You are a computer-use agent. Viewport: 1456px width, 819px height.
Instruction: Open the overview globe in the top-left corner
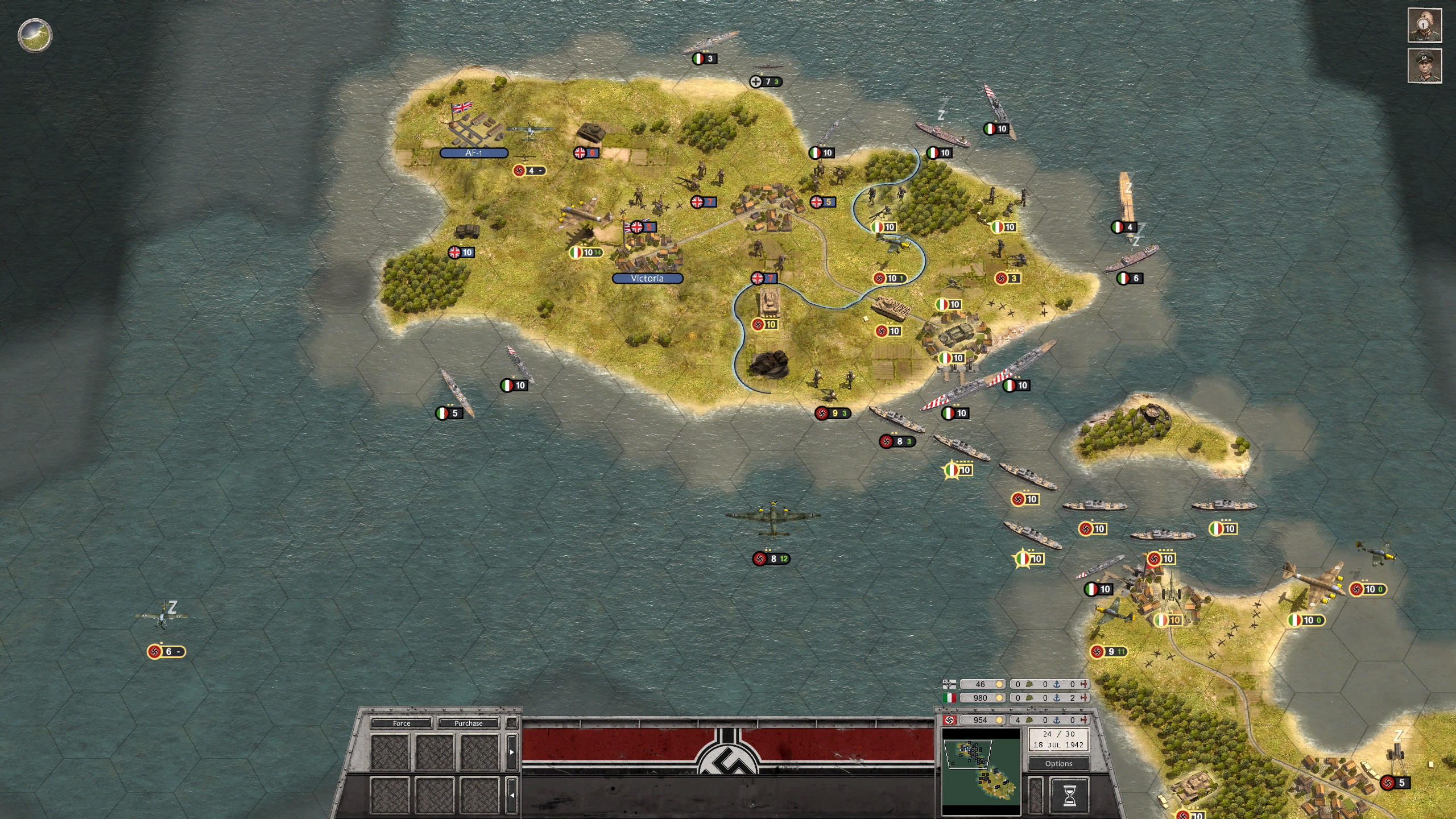pos(34,35)
